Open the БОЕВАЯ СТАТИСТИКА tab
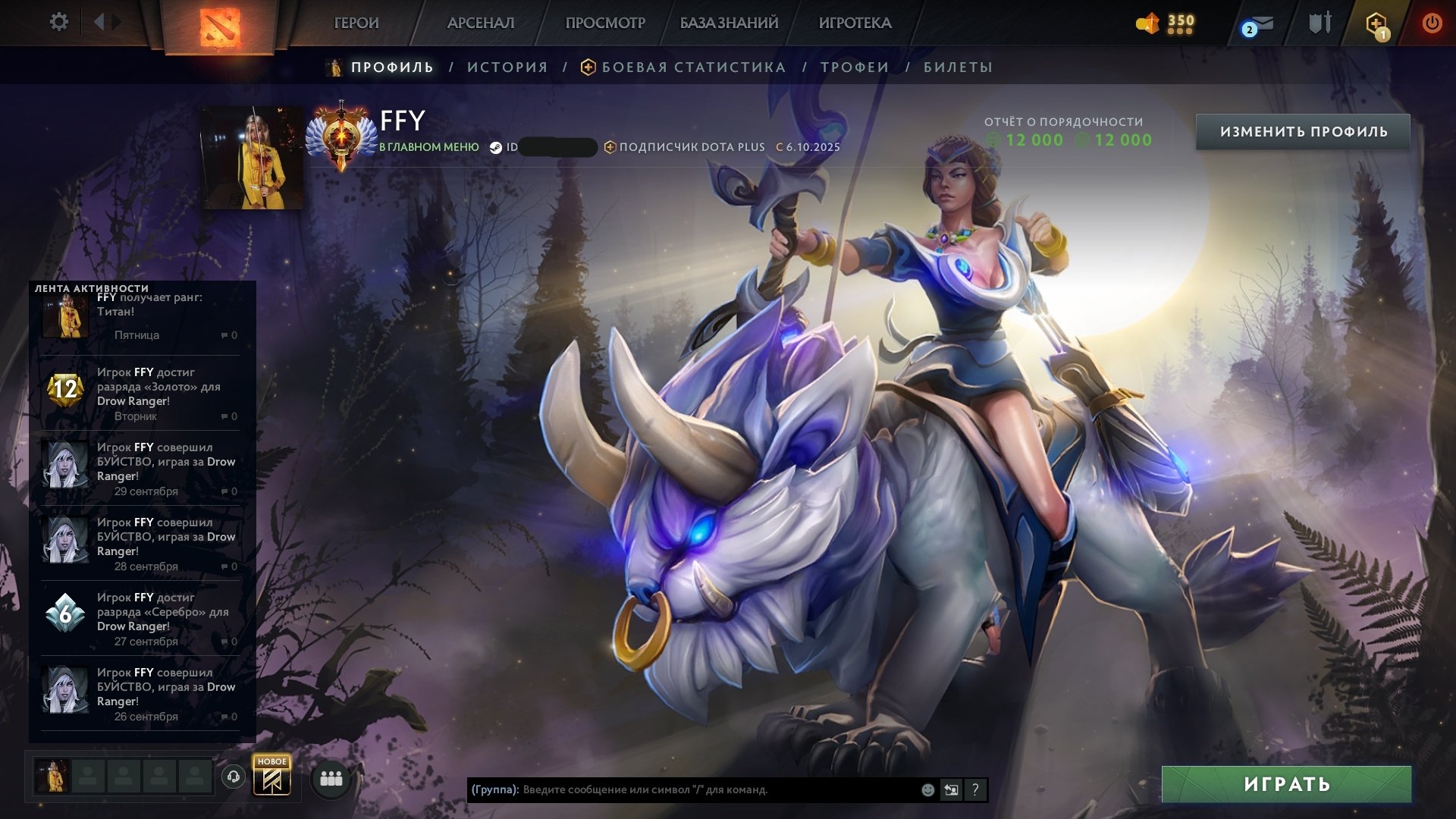 [x=693, y=67]
